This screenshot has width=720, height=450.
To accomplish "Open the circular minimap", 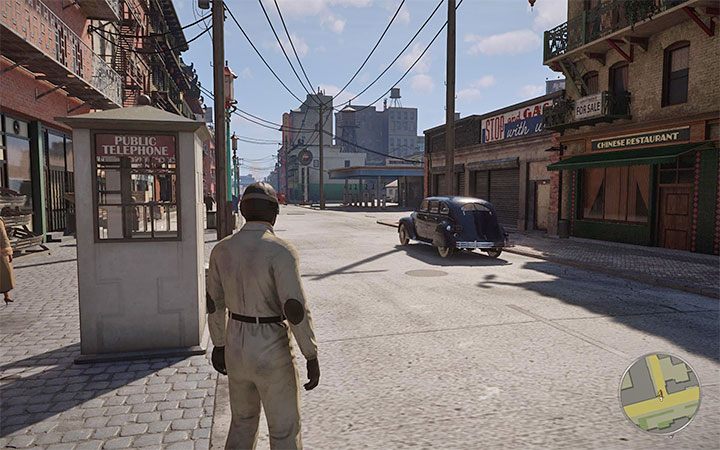I will click(x=659, y=393).
